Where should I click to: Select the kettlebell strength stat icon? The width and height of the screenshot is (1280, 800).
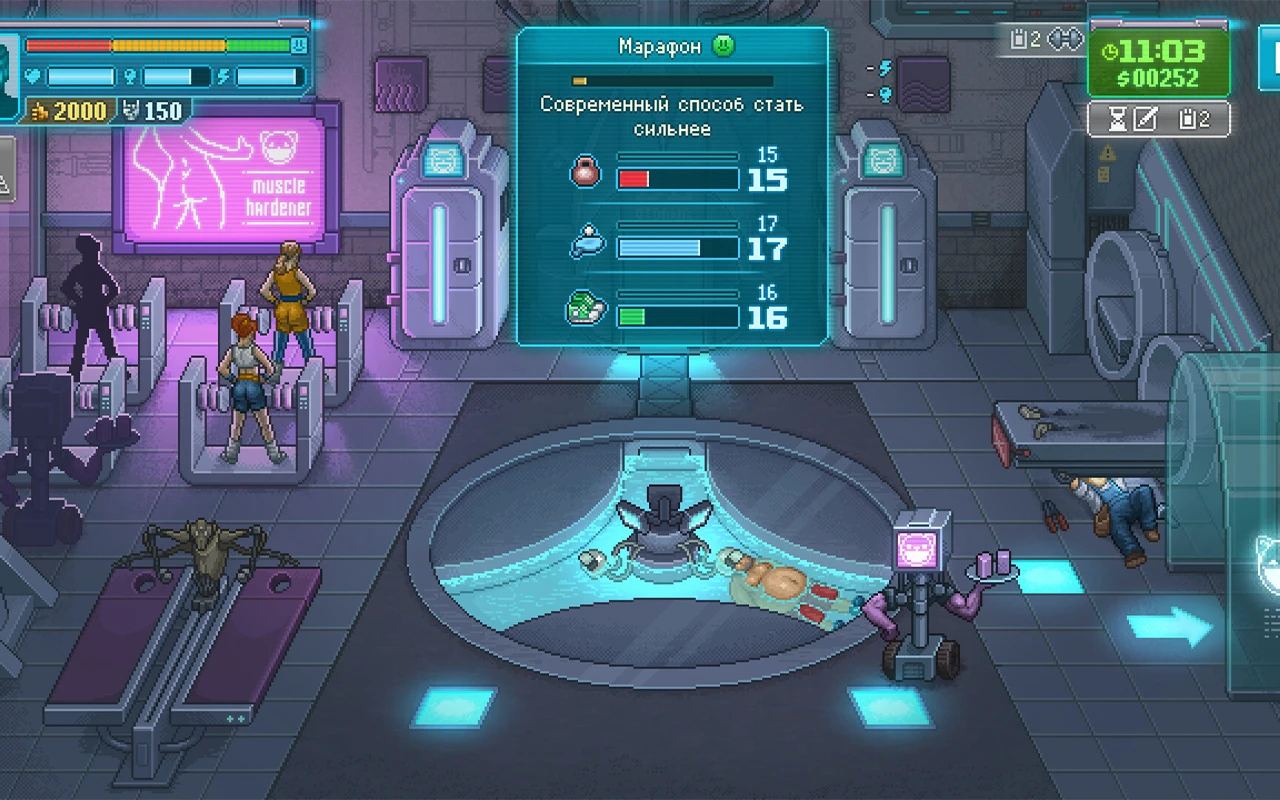586,172
